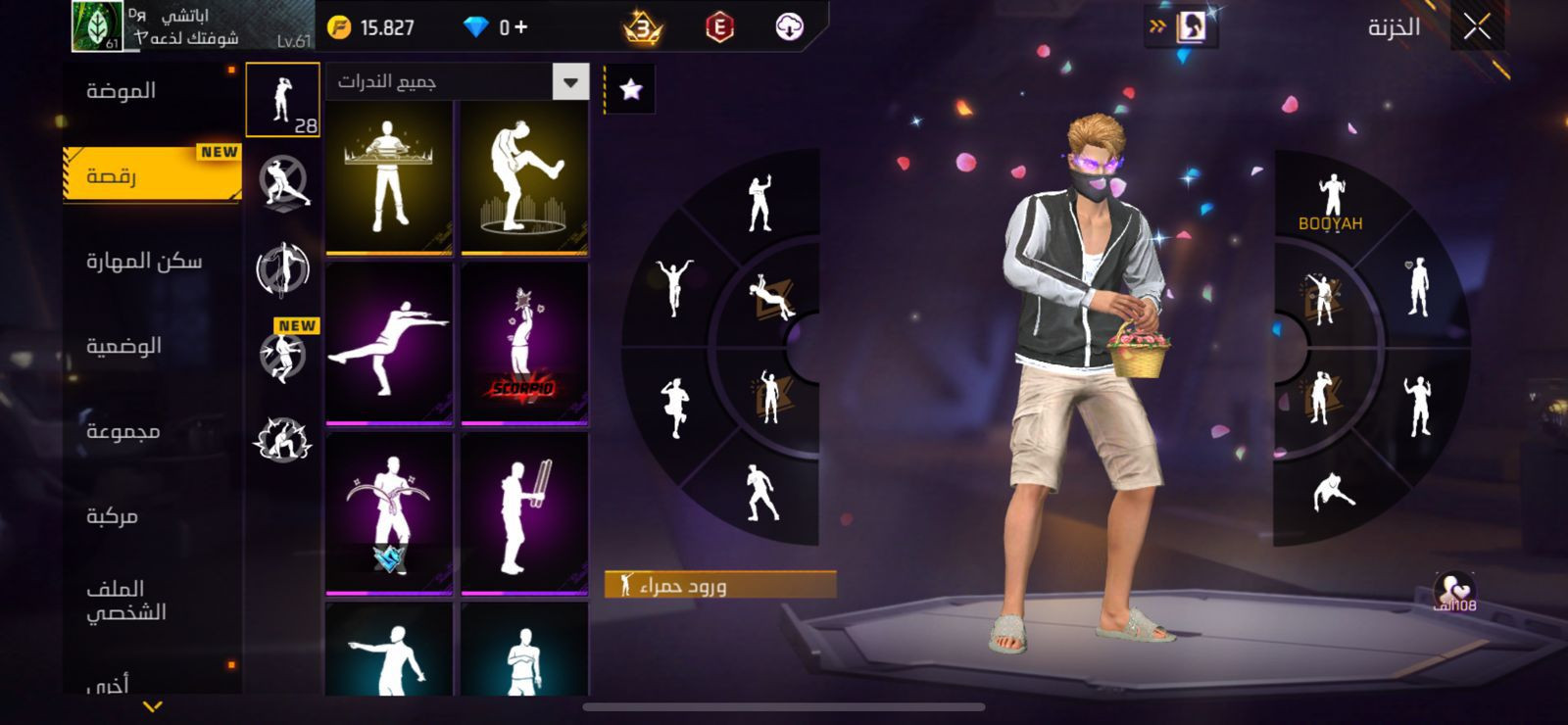
Task: Toggle the star favorites filter
Action: point(630,90)
